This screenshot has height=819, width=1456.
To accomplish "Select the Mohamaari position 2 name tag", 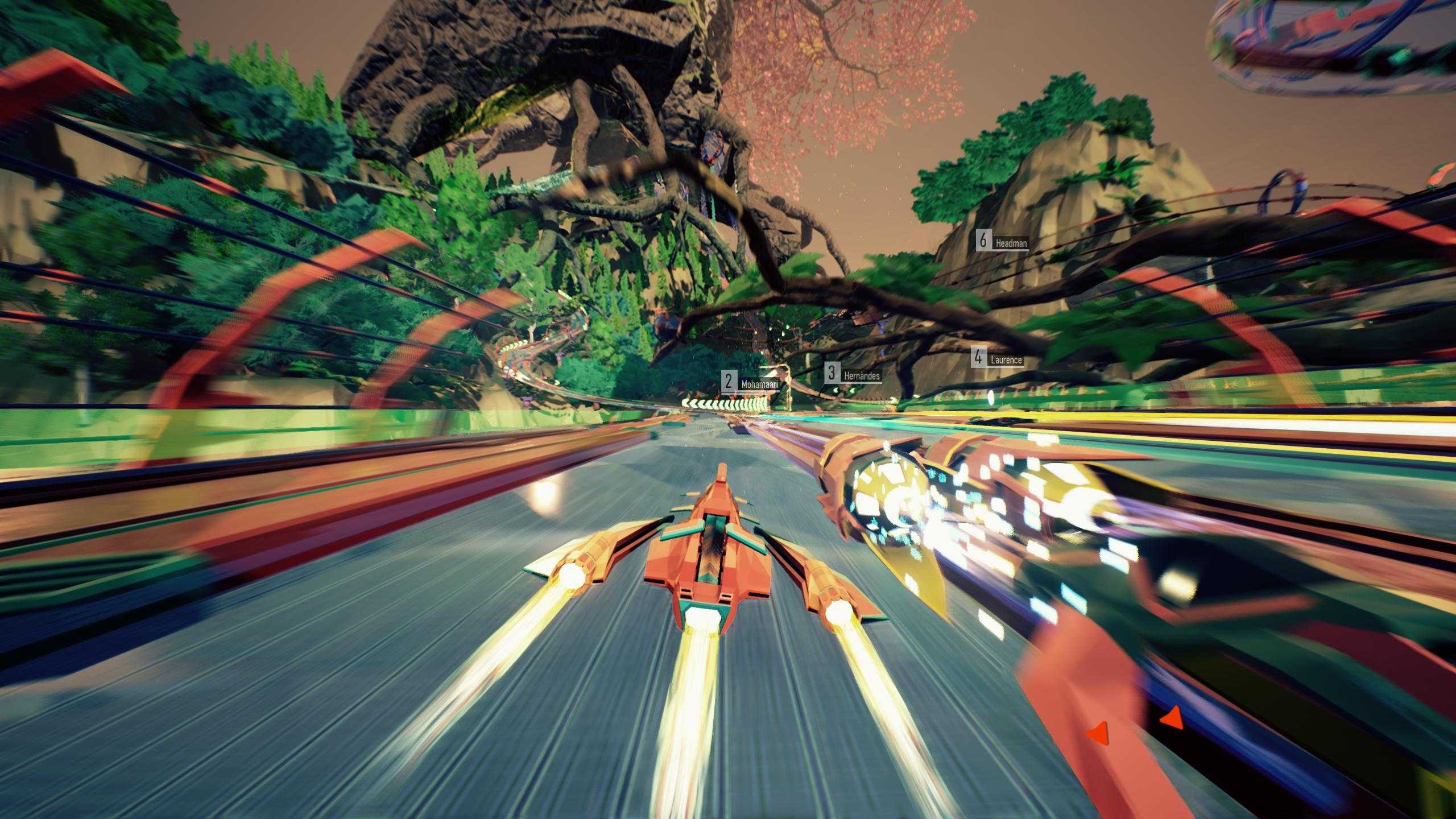I will pyautogui.click(x=751, y=382).
